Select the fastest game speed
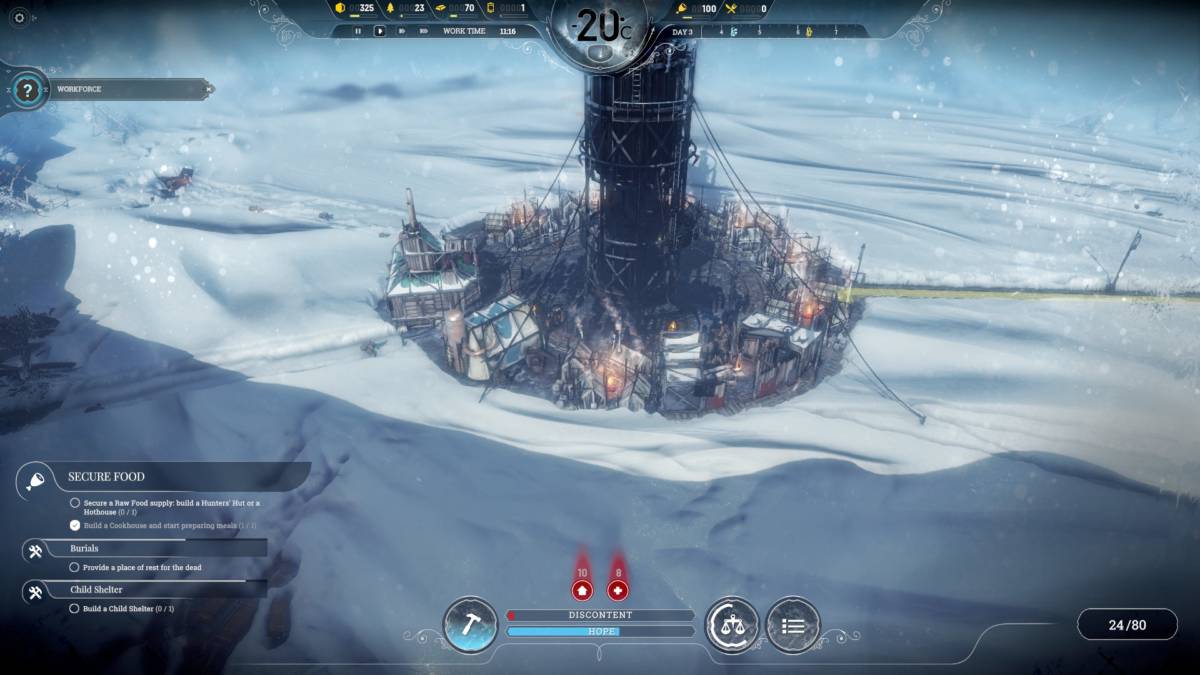This screenshot has height=675, width=1200. pos(423,31)
